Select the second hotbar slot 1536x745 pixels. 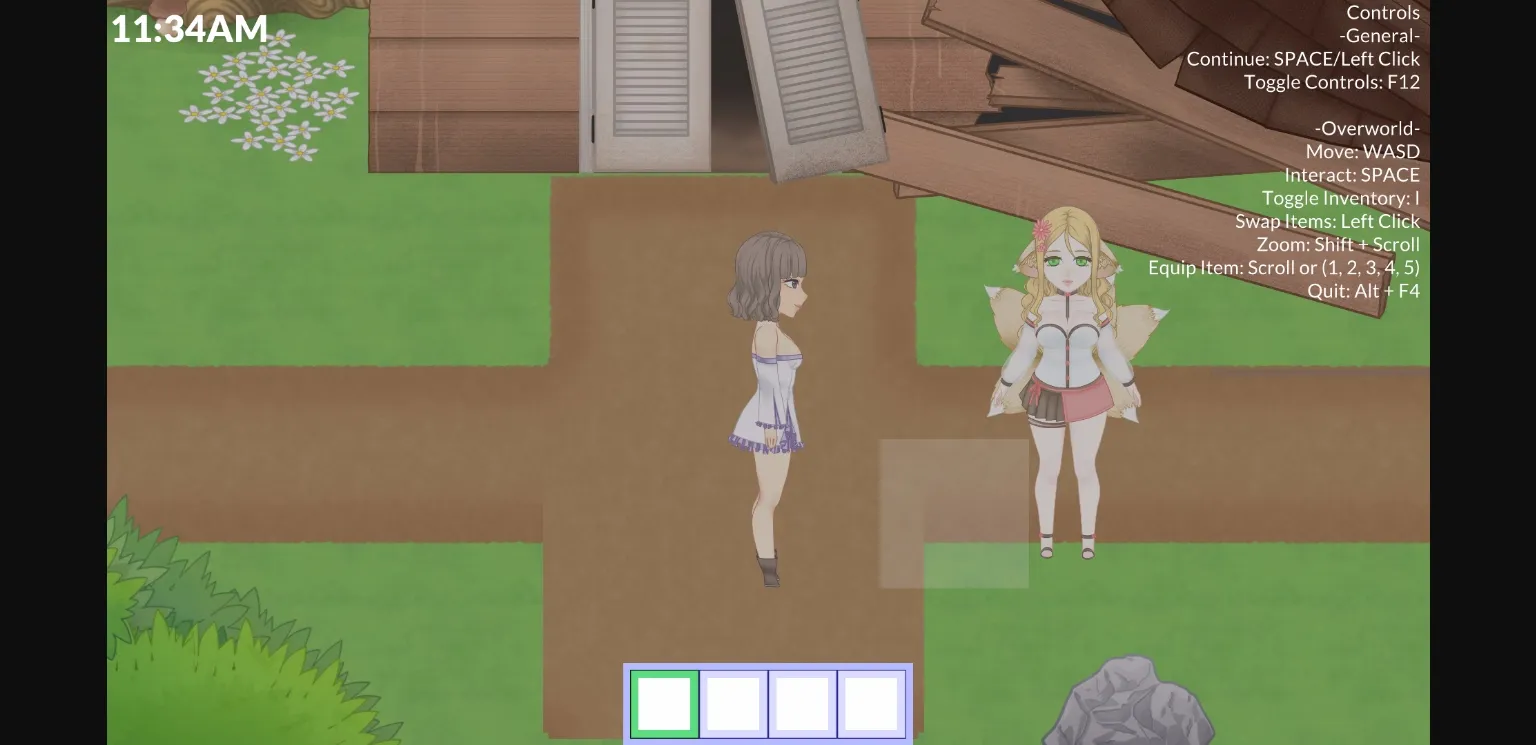coord(733,703)
